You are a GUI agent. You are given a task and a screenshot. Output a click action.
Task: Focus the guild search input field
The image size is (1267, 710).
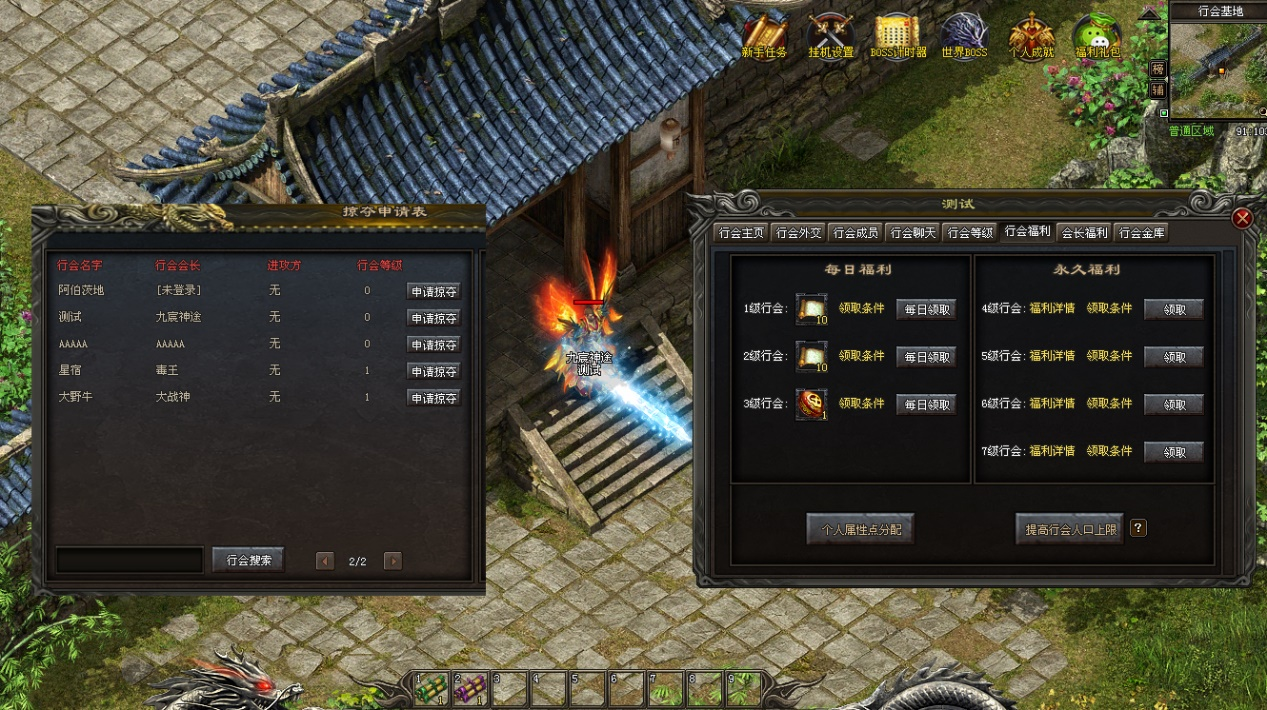tap(130, 560)
